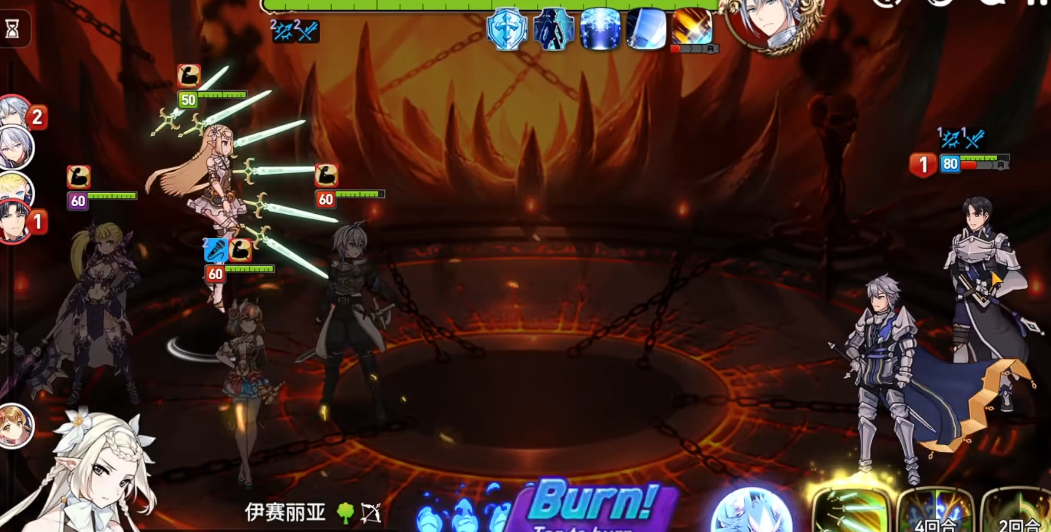This screenshot has height=532, width=1051.
Task: Select the blonde hero turn-order portrait
Action: [x=14, y=188]
